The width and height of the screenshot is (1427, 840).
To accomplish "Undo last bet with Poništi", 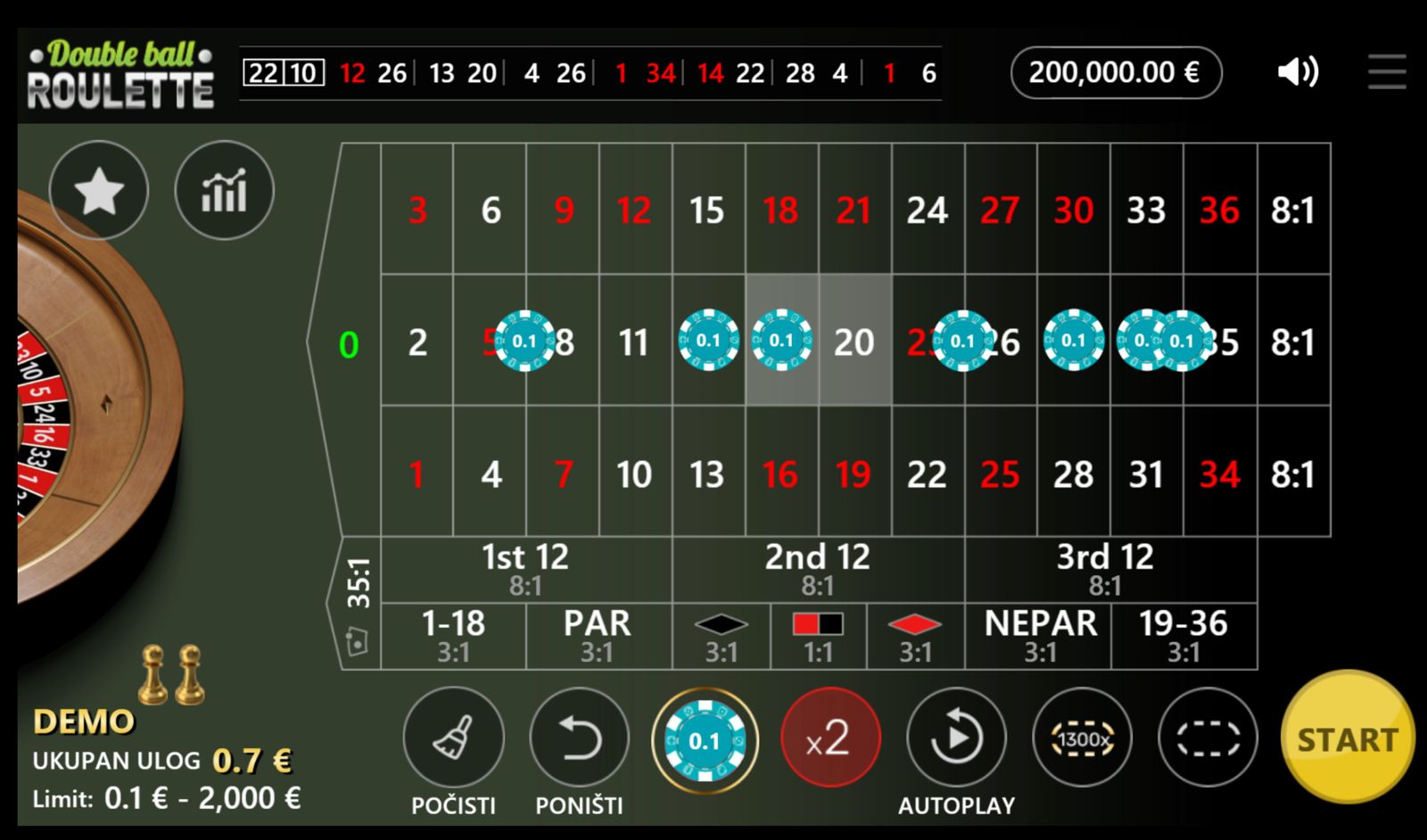I will click(x=579, y=738).
